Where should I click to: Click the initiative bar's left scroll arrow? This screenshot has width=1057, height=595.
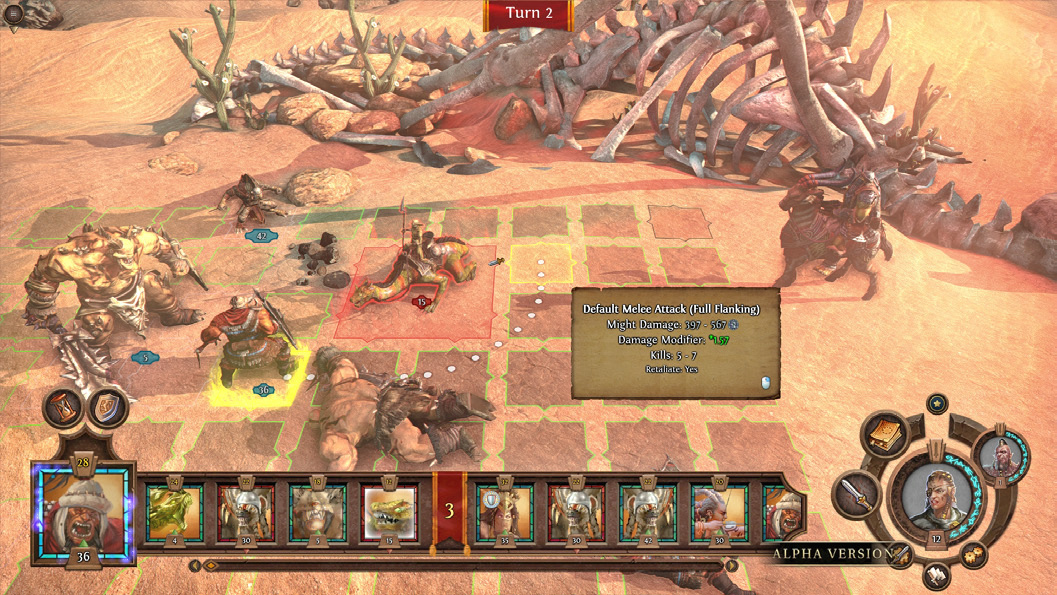[x=196, y=565]
